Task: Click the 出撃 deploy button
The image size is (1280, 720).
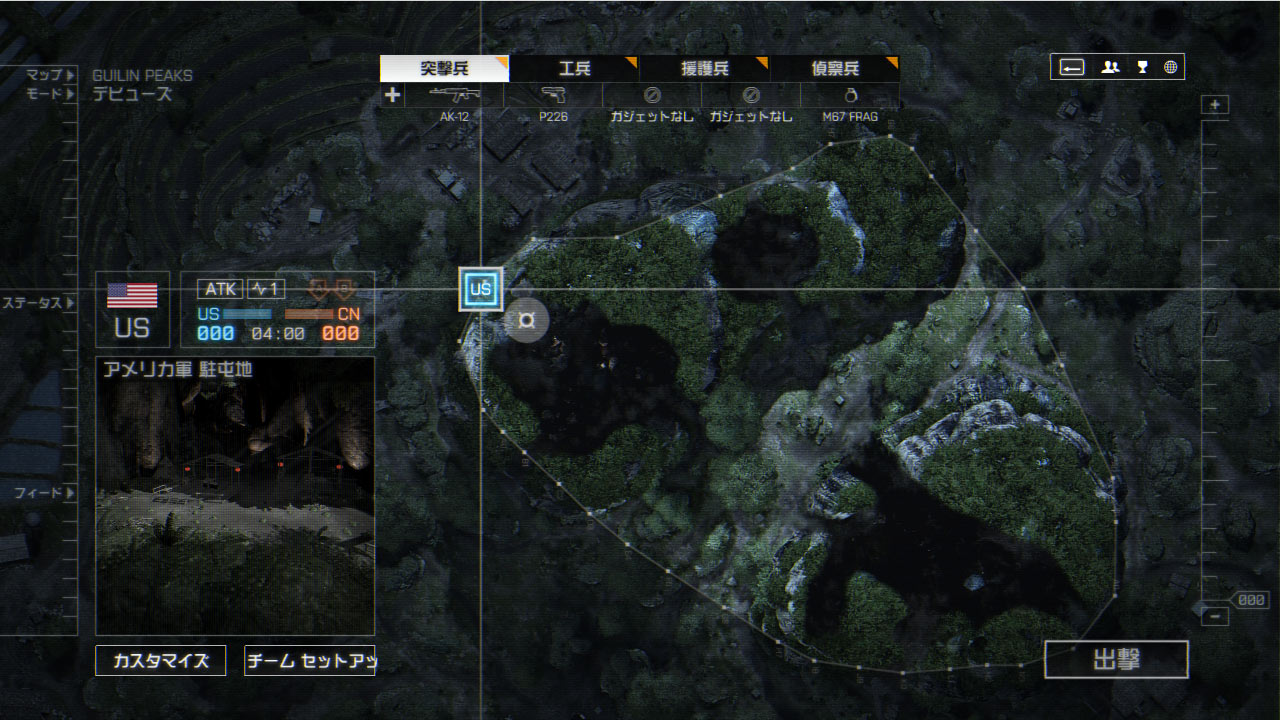Action: [1116, 660]
